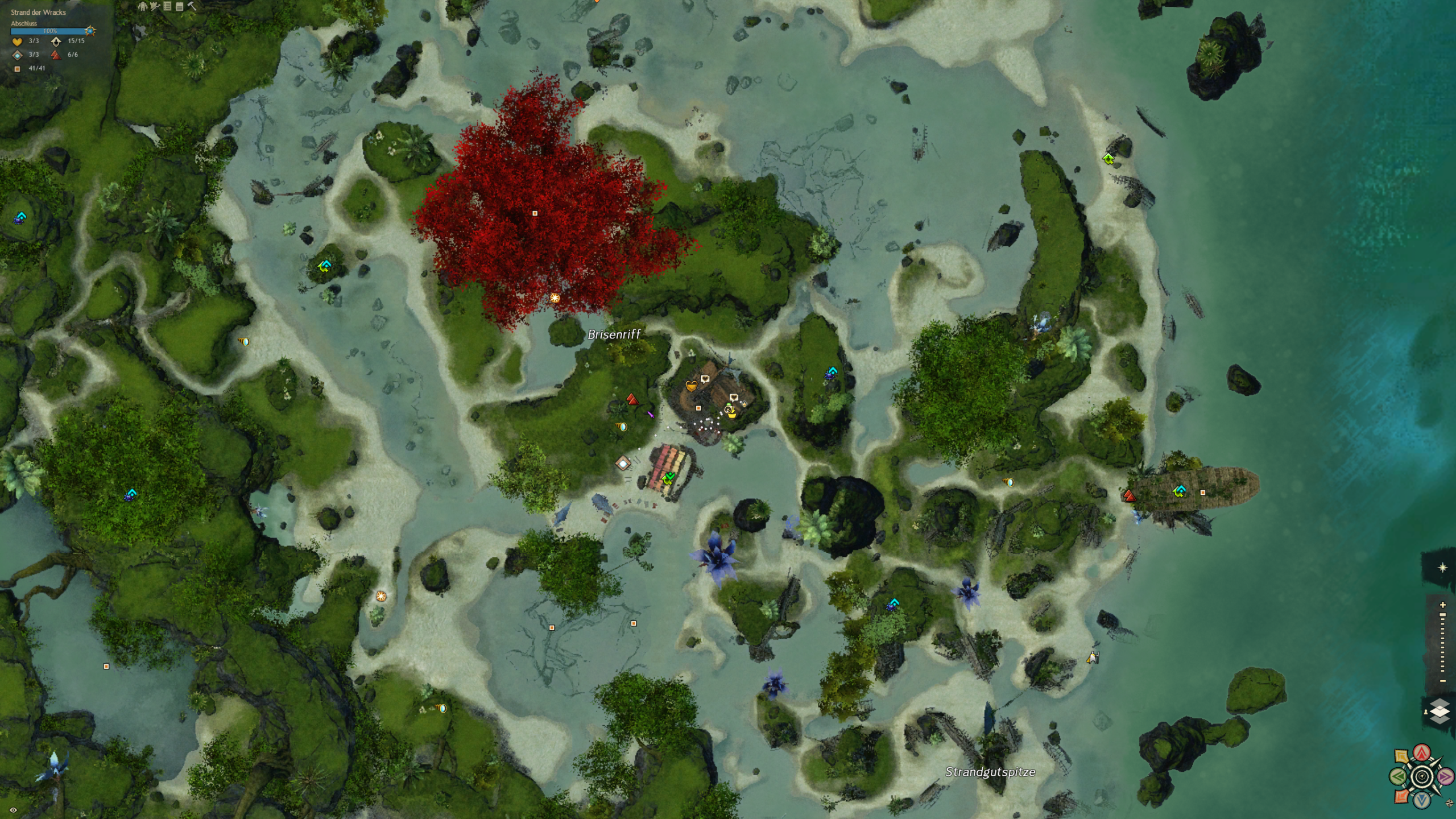Screen dimensions: 1456x819
Task: Toggle the eye icon in the bottom-left corner
Action: 13,810
